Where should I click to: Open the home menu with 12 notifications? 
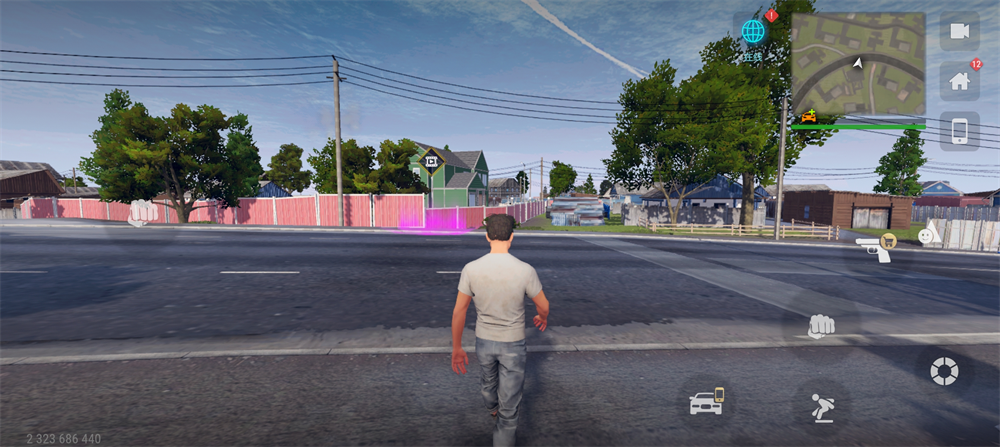(x=959, y=81)
